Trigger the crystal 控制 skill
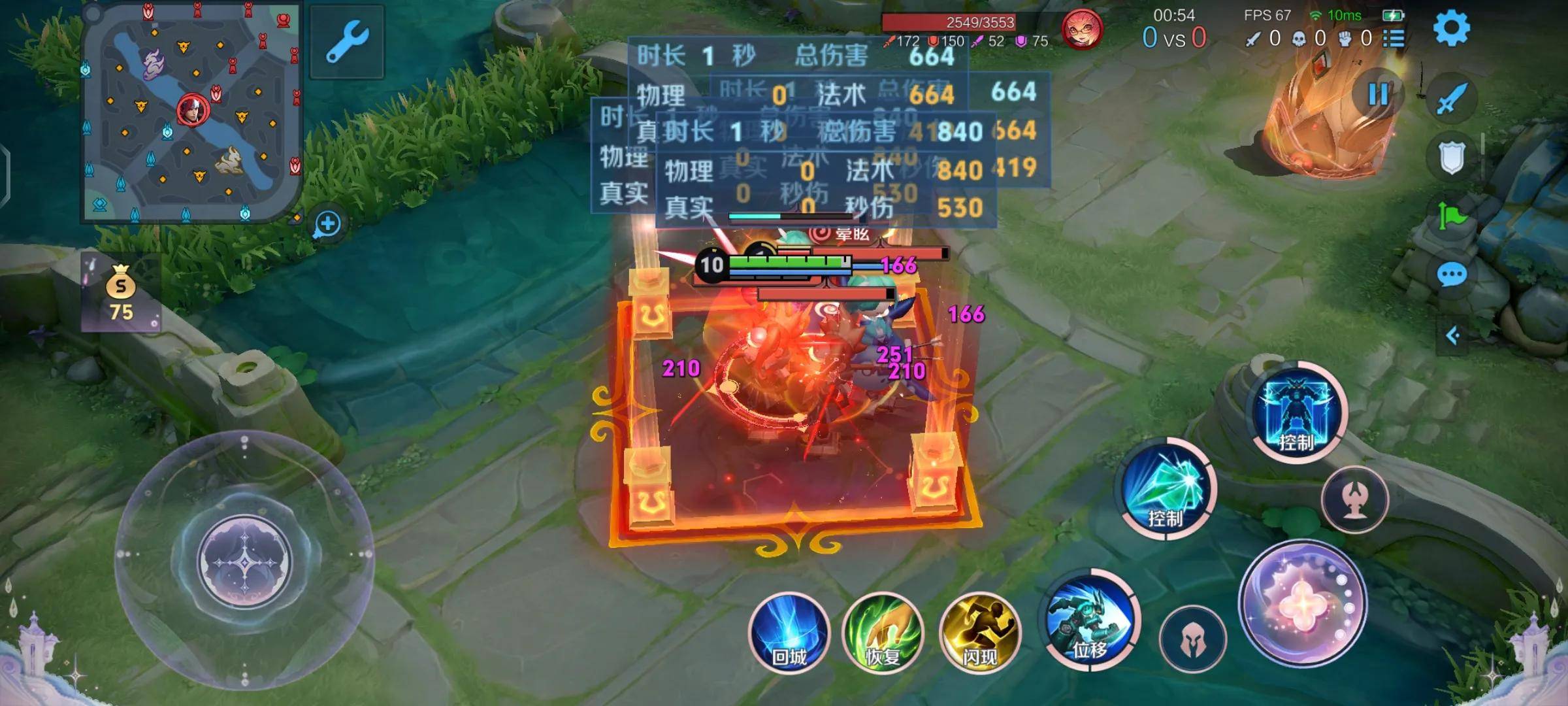This screenshot has height=706, width=1568. pos(1168,490)
